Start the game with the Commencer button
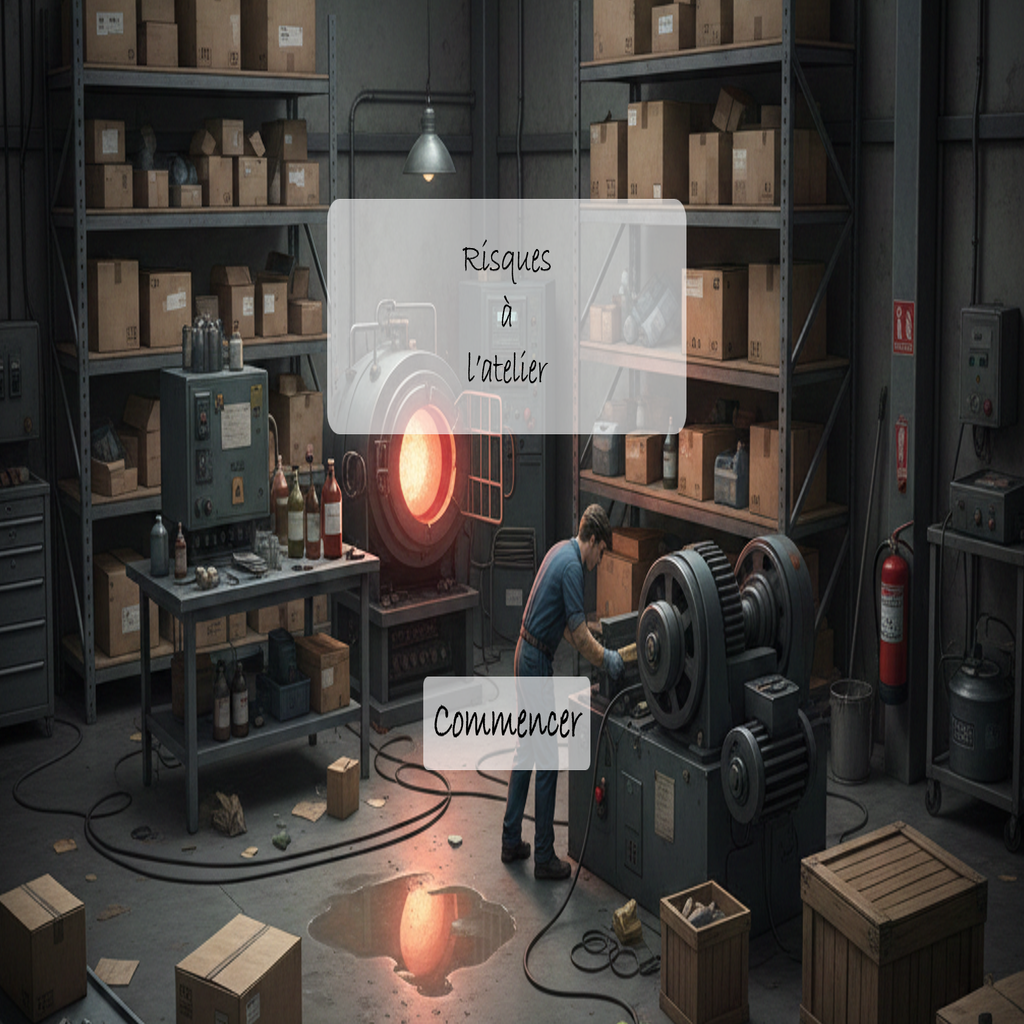1024x1024 pixels. point(507,723)
